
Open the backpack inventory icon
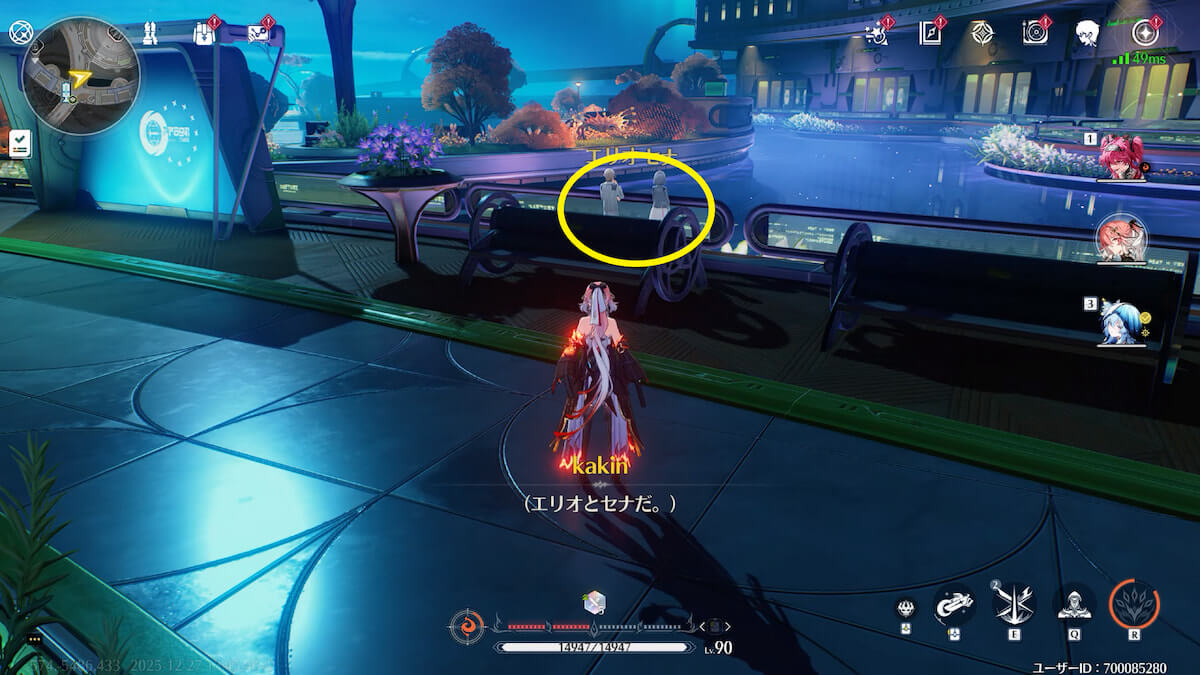pyautogui.click(x=204, y=33)
